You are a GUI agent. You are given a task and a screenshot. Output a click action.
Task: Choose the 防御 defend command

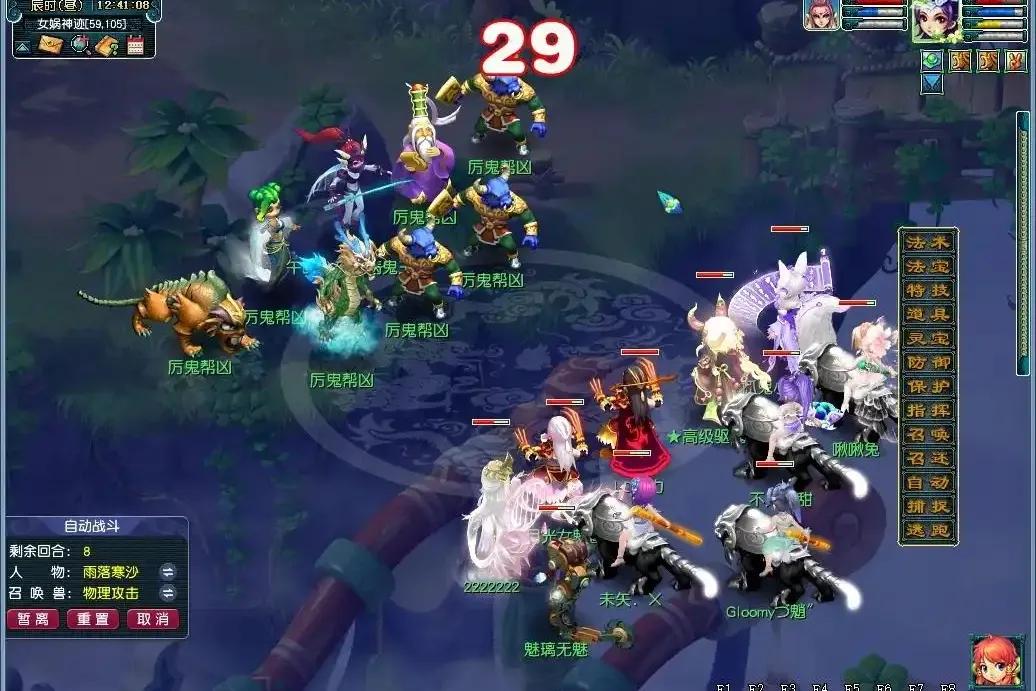[928, 363]
